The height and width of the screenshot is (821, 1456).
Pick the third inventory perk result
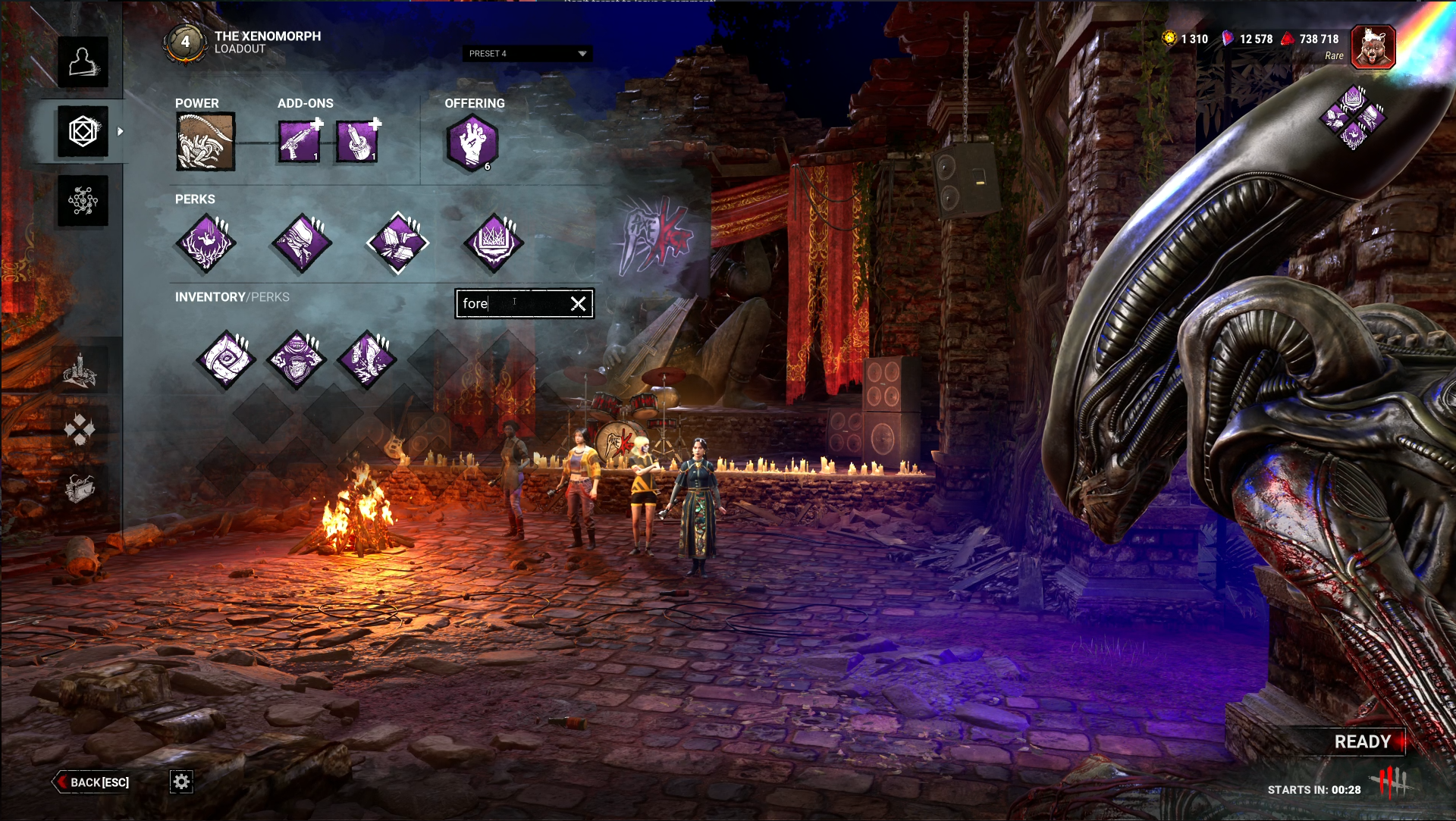(x=367, y=360)
